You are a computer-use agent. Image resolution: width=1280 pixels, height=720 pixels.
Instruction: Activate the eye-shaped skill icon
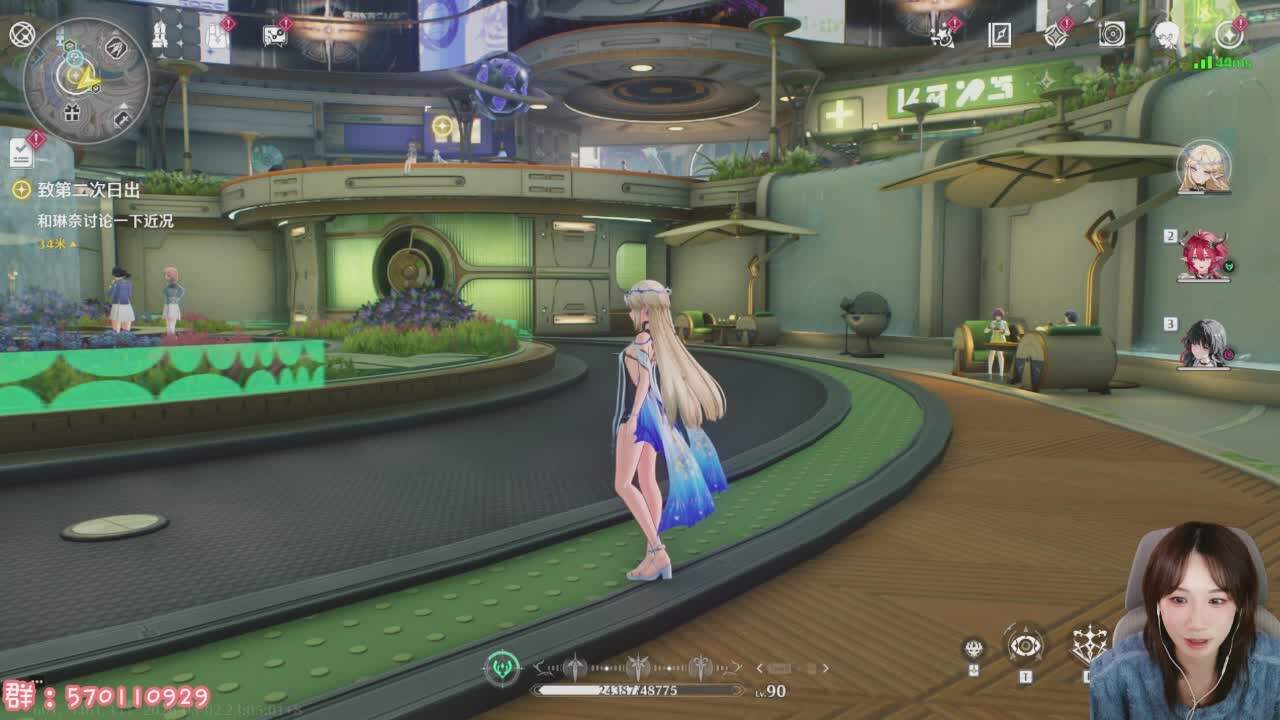point(1025,646)
